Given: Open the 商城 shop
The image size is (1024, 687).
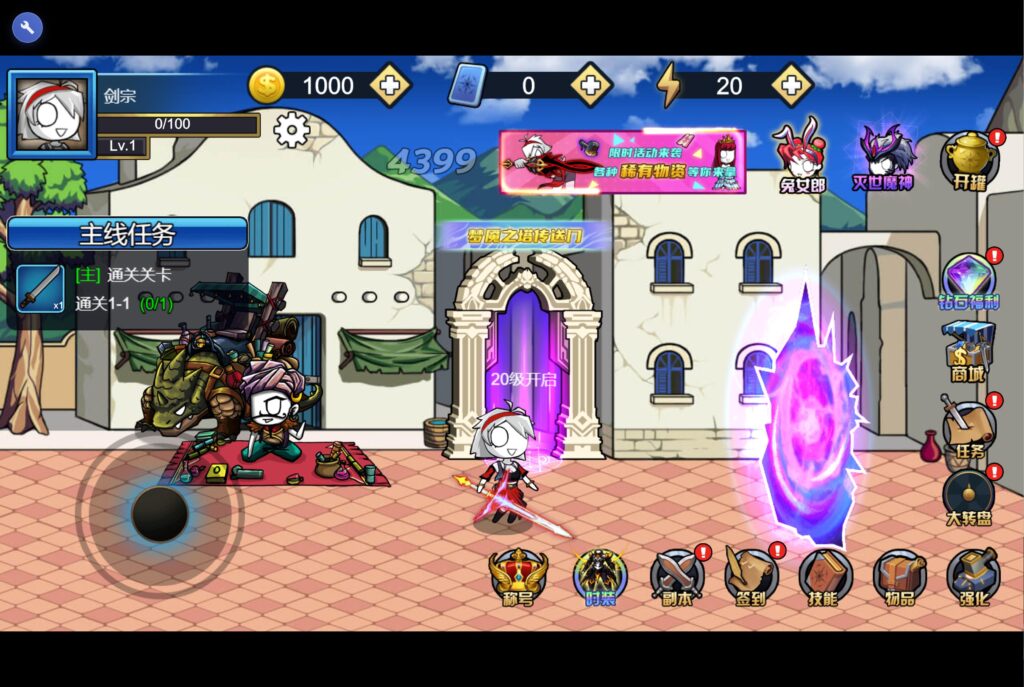Looking at the screenshot, I should click(969, 350).
